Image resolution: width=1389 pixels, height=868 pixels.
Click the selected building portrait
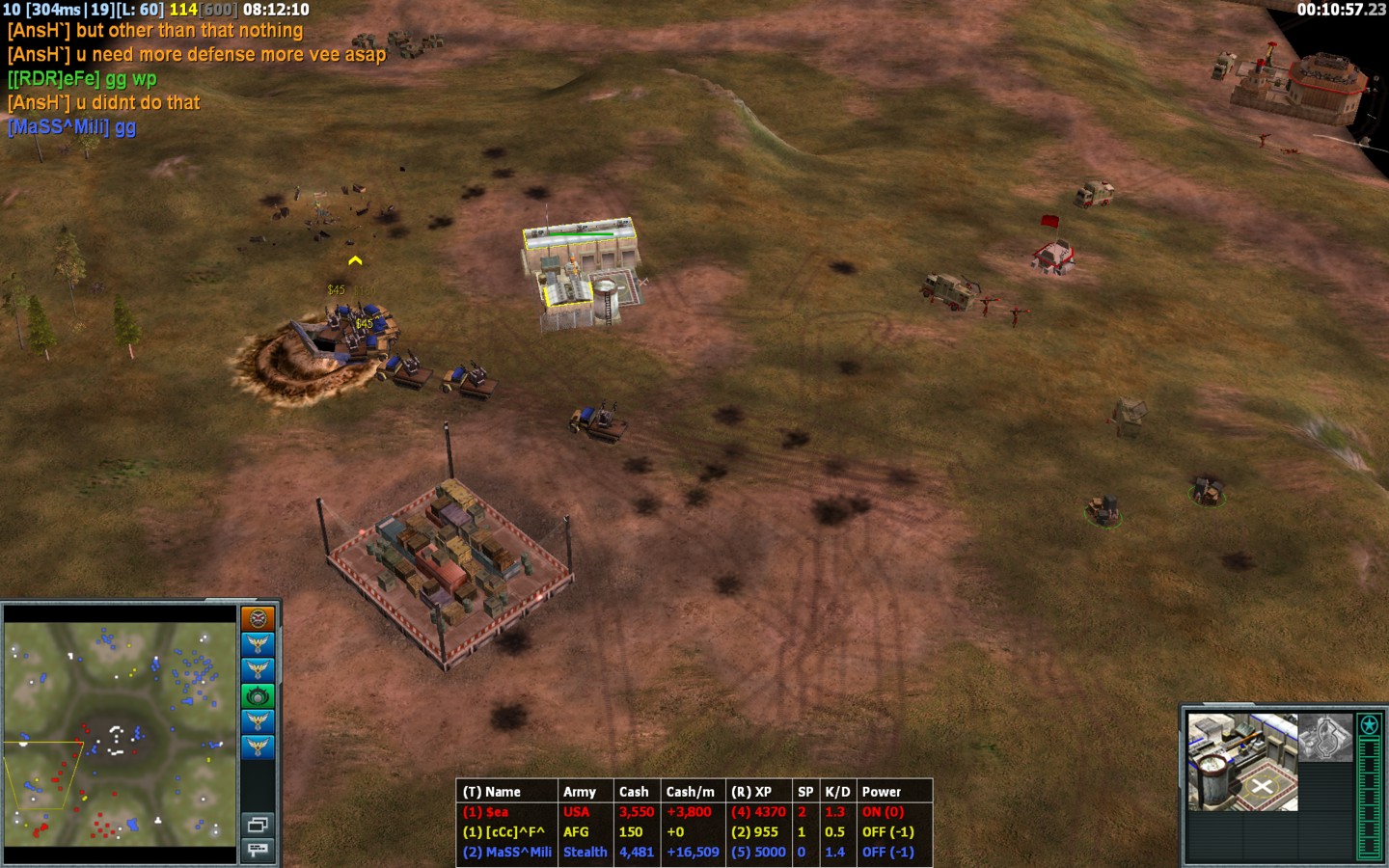tap(1242, 761)
